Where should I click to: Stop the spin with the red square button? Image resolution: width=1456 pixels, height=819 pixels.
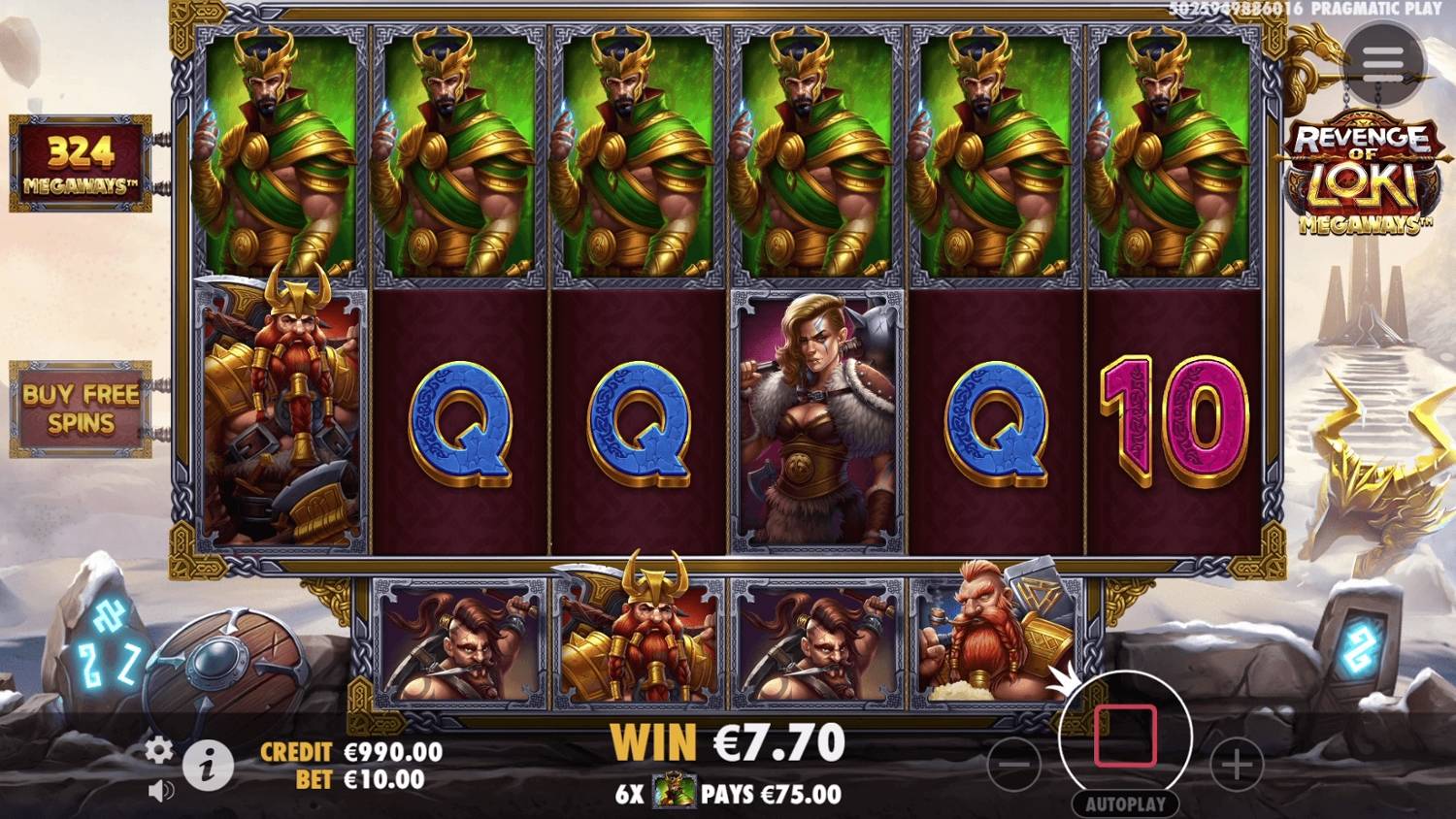[x=1126, y=737]
